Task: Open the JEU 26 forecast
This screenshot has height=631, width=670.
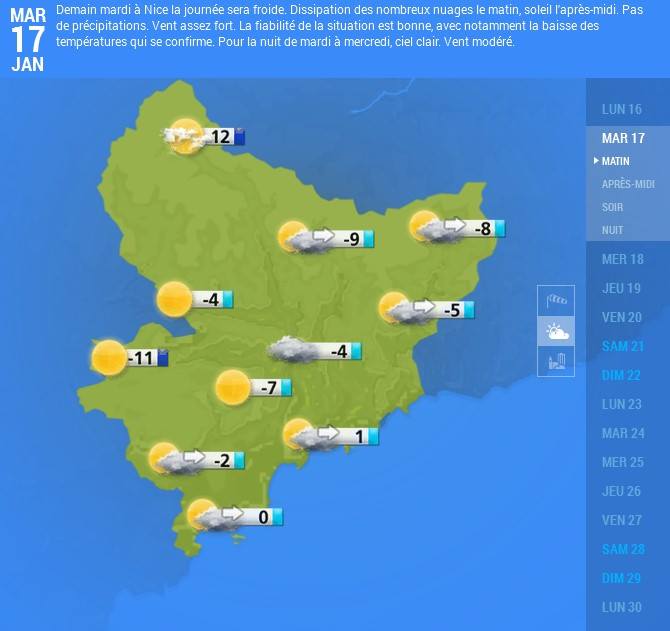Action: [x=622, y=491]
